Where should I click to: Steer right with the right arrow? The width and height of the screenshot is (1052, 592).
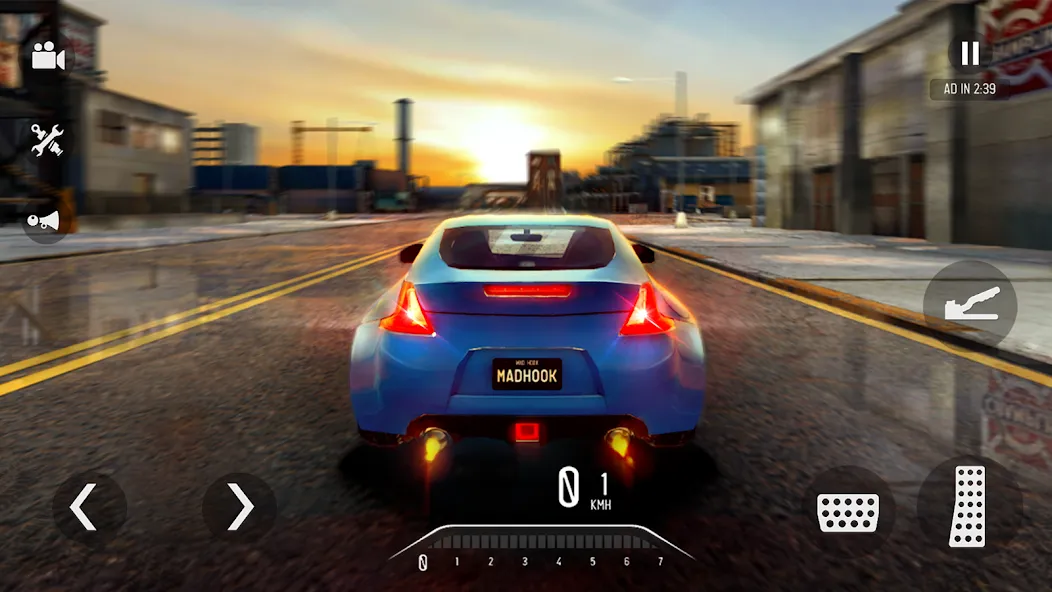tap(240, 509)
